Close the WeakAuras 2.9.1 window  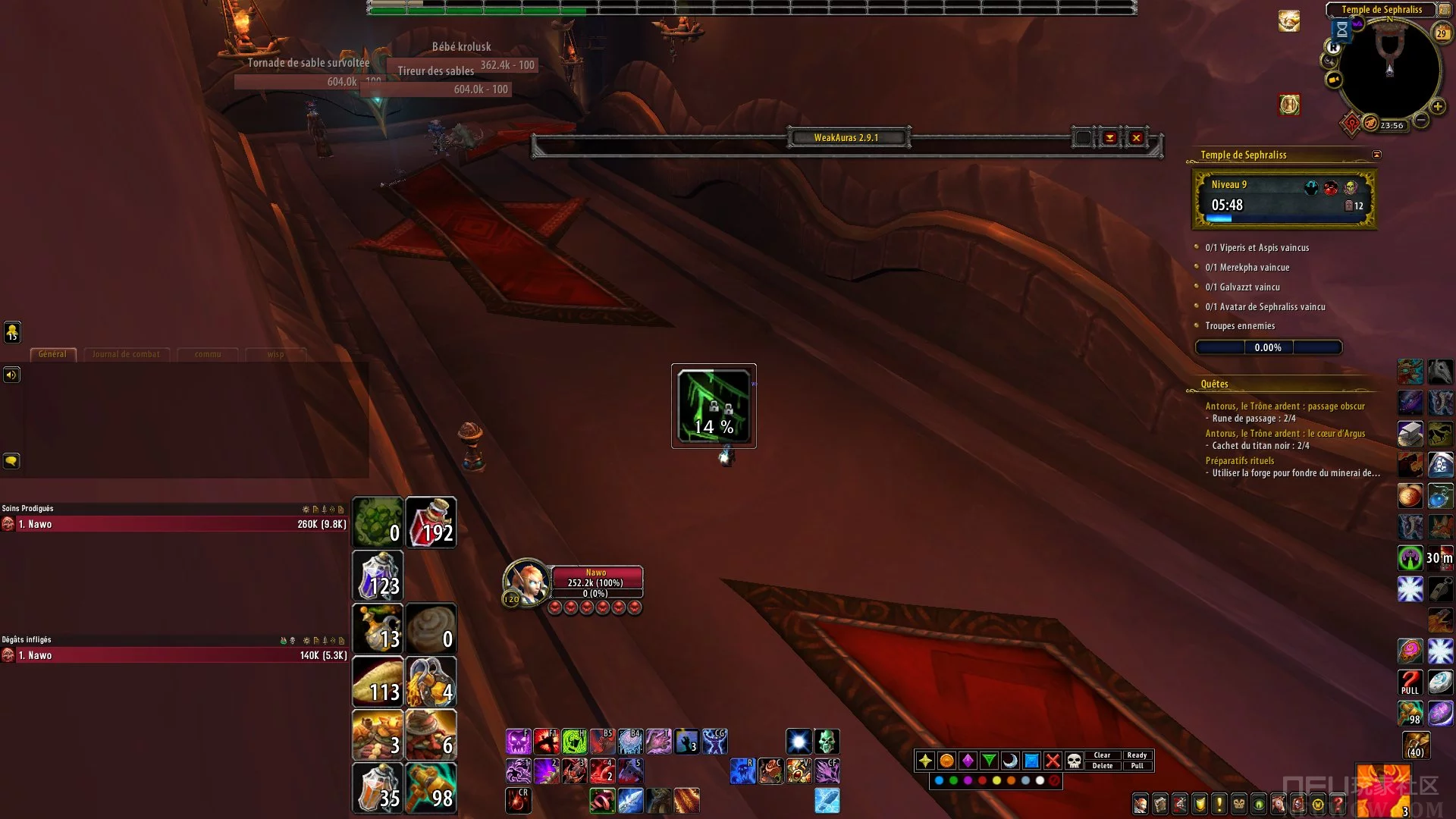[x=1136, y=138]
